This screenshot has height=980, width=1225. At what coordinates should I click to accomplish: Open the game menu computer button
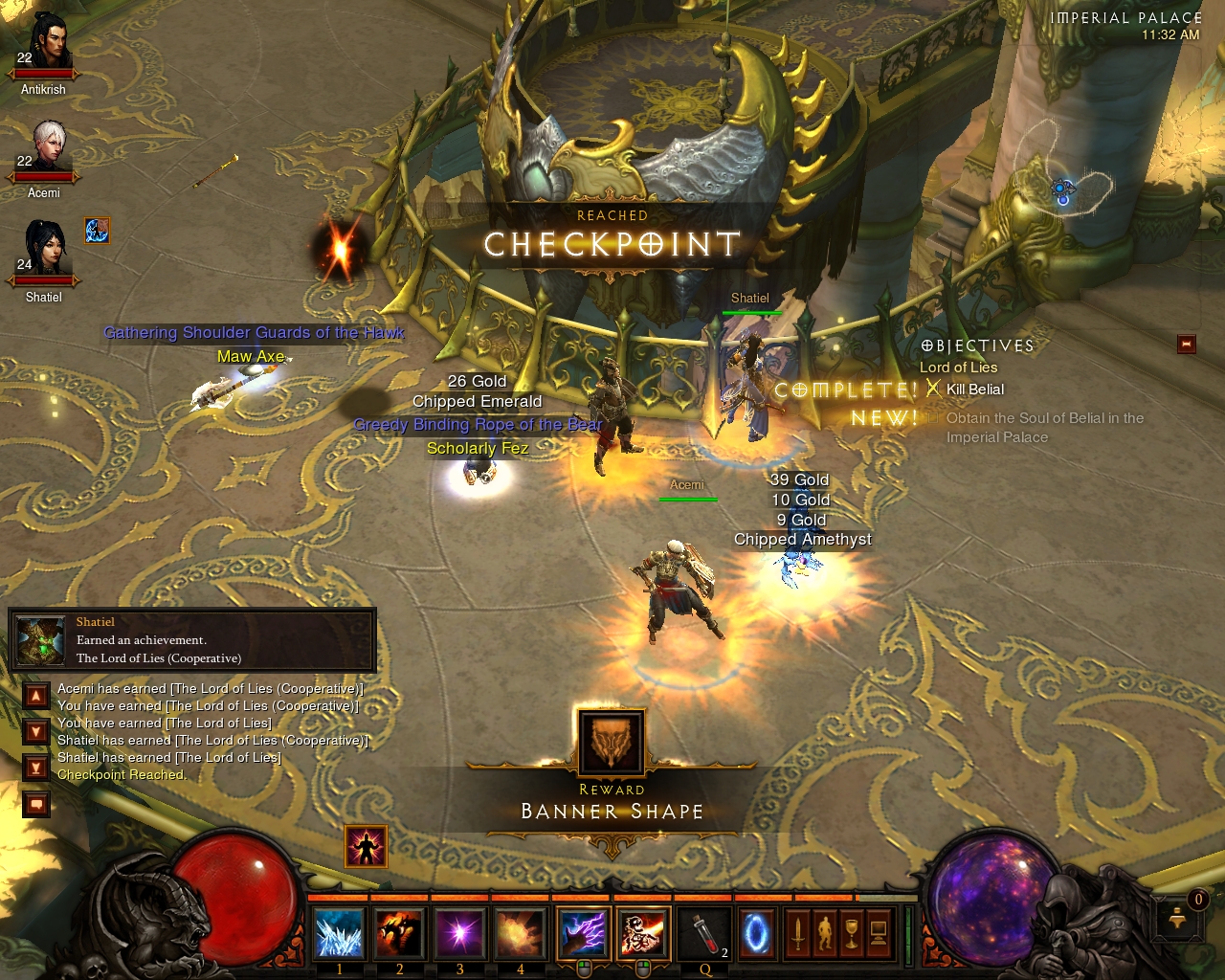click(x=879, y=934)
